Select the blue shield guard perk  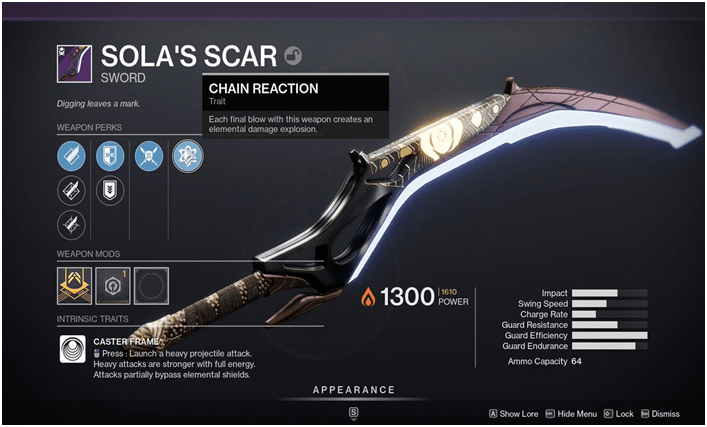(109, 155)
